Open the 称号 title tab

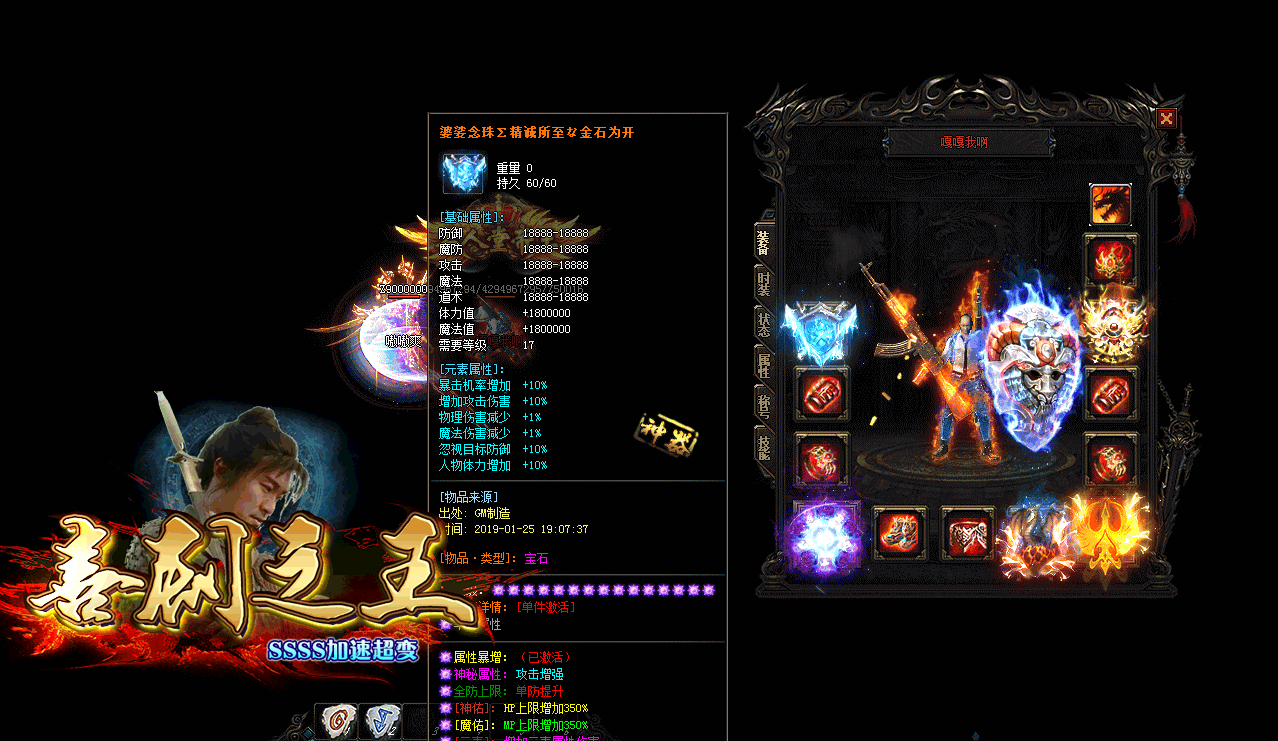point(763,406)
